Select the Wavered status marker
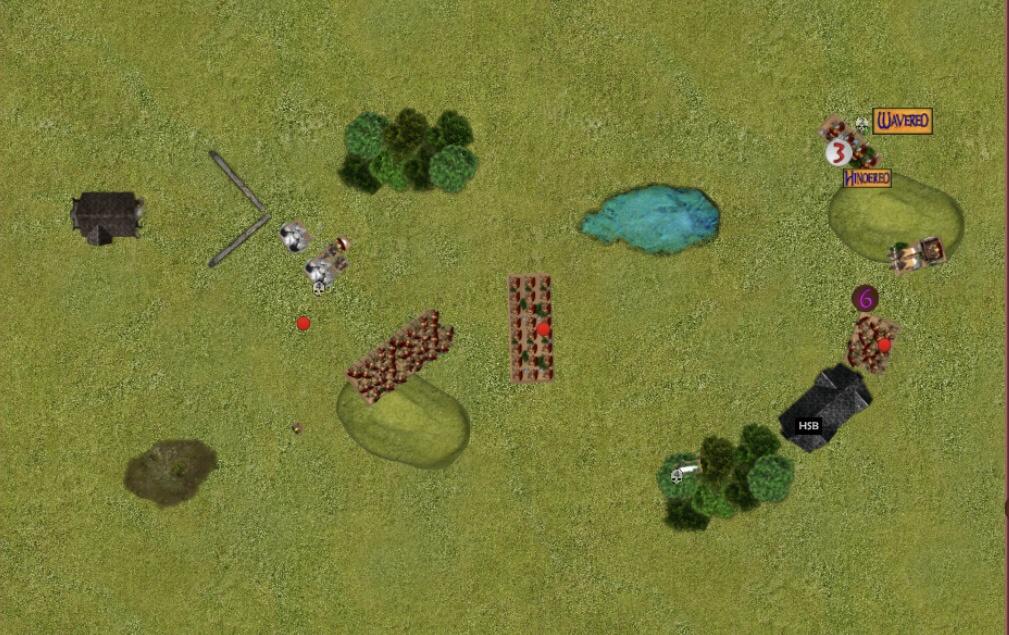The height and width of the screenshot is (635, 1009). pos(902,122)
